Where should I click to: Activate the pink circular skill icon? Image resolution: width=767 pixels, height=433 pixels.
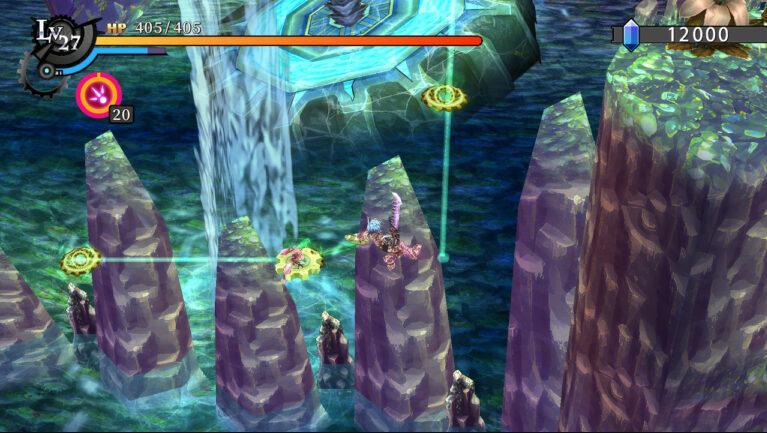96,94
